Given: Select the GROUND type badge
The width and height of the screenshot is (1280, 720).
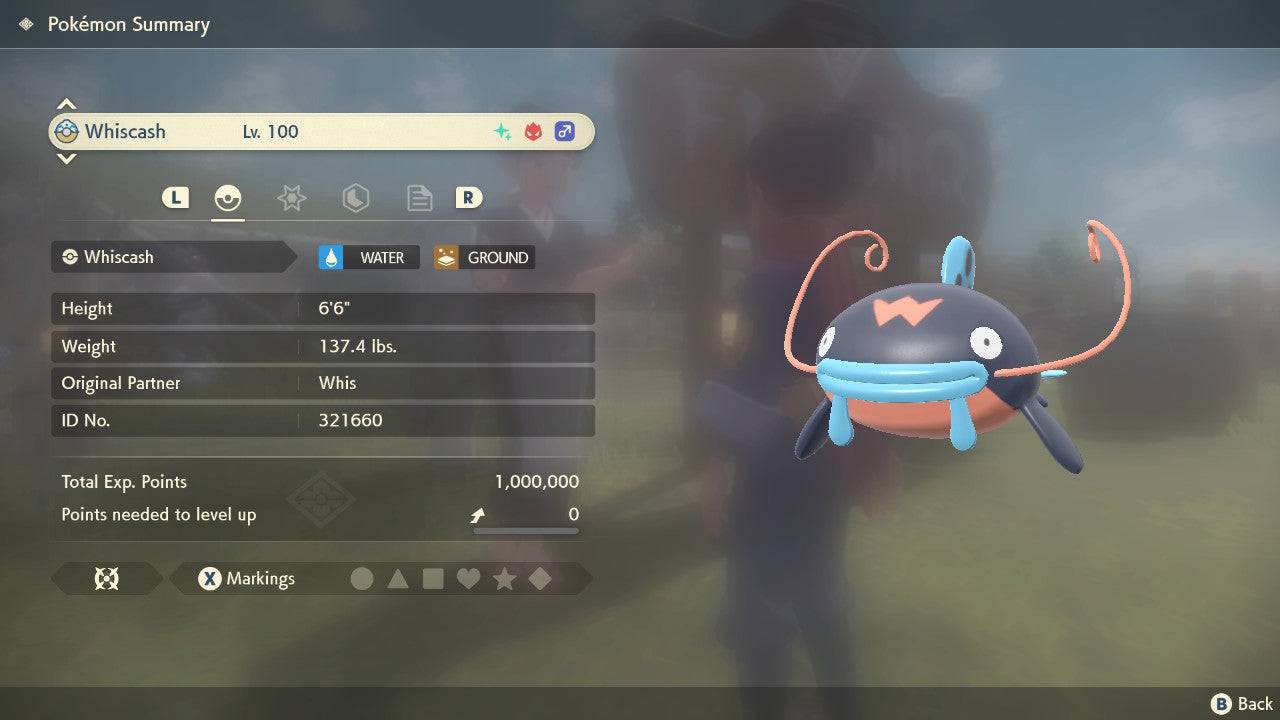Looking at the screenshot, I should point(484,257).
